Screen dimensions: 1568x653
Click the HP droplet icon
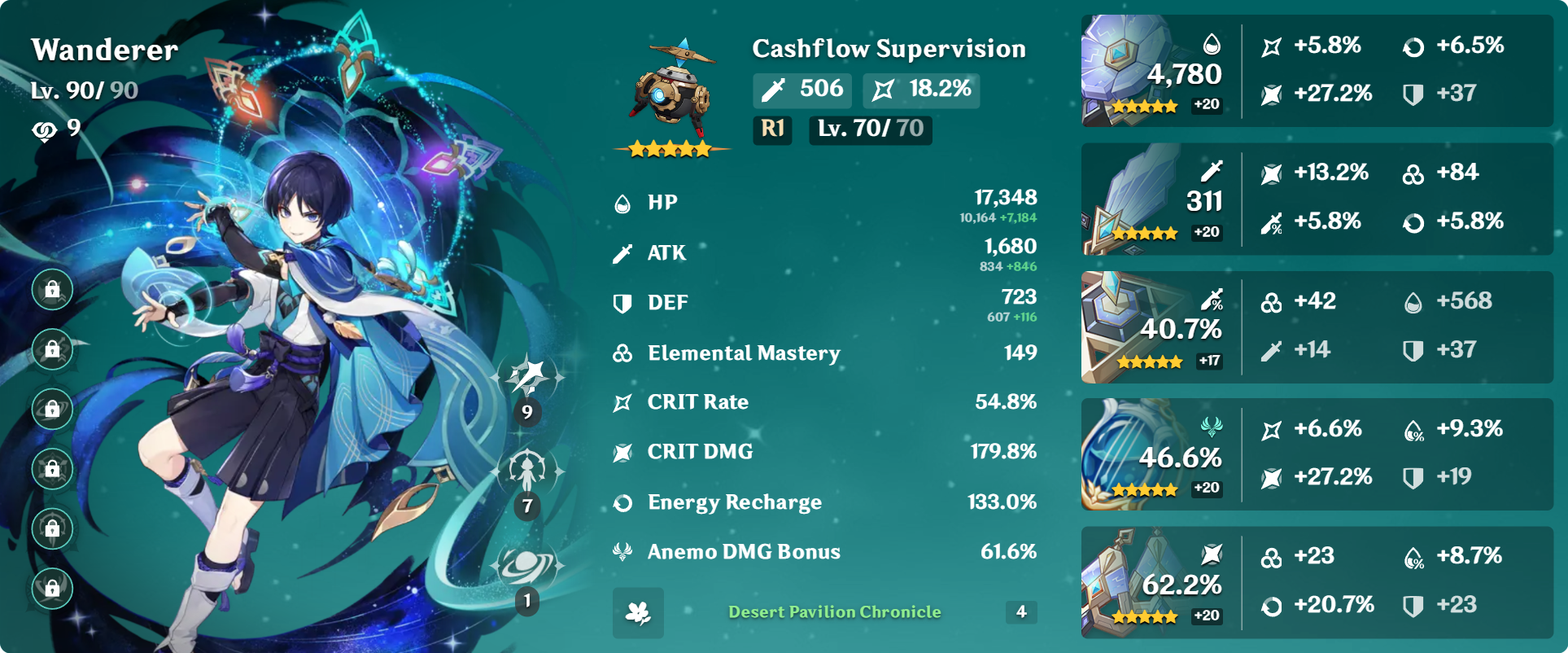(622, 203)
